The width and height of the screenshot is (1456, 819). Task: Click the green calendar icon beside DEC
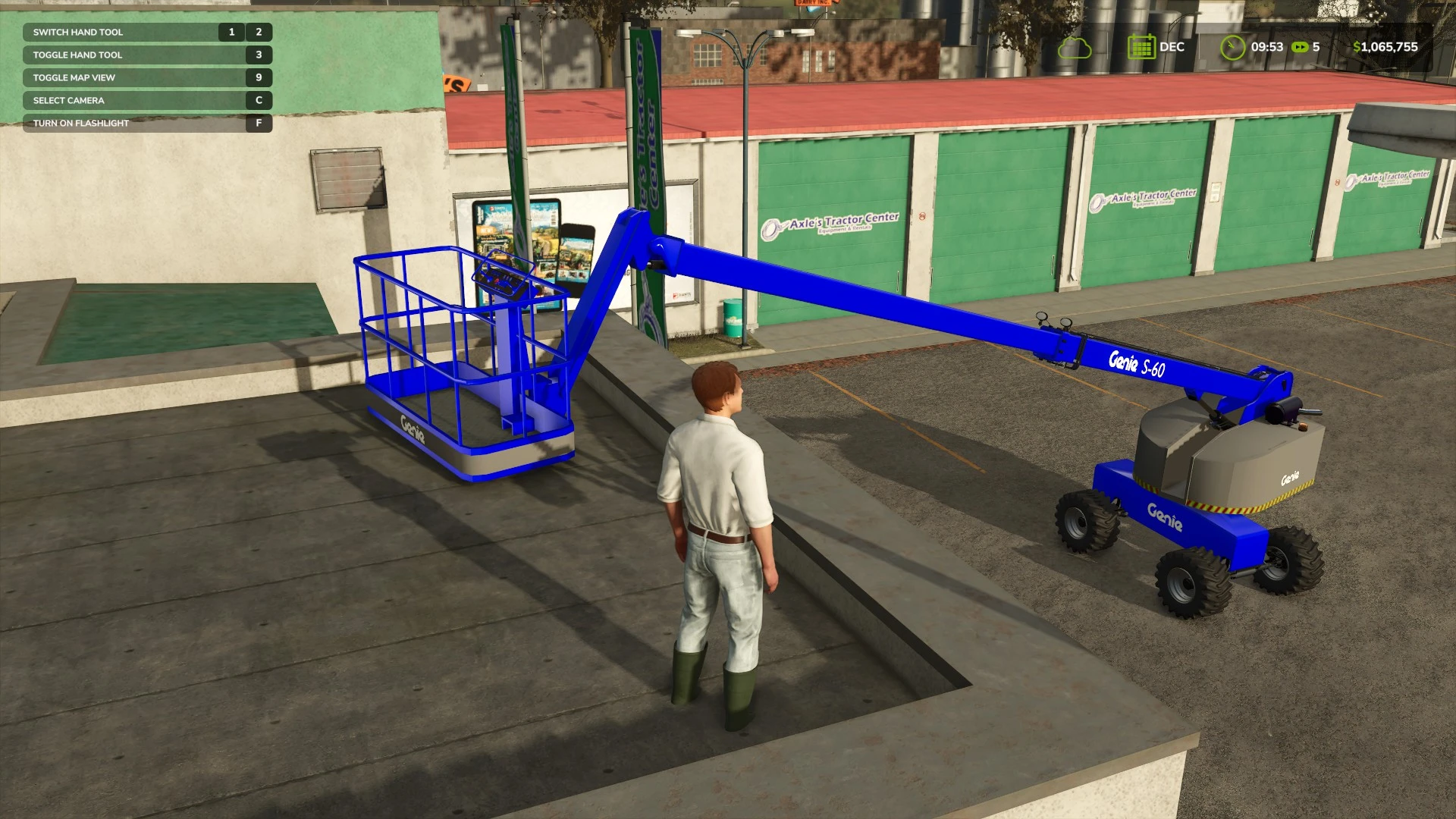click(x=1141, y=47)
